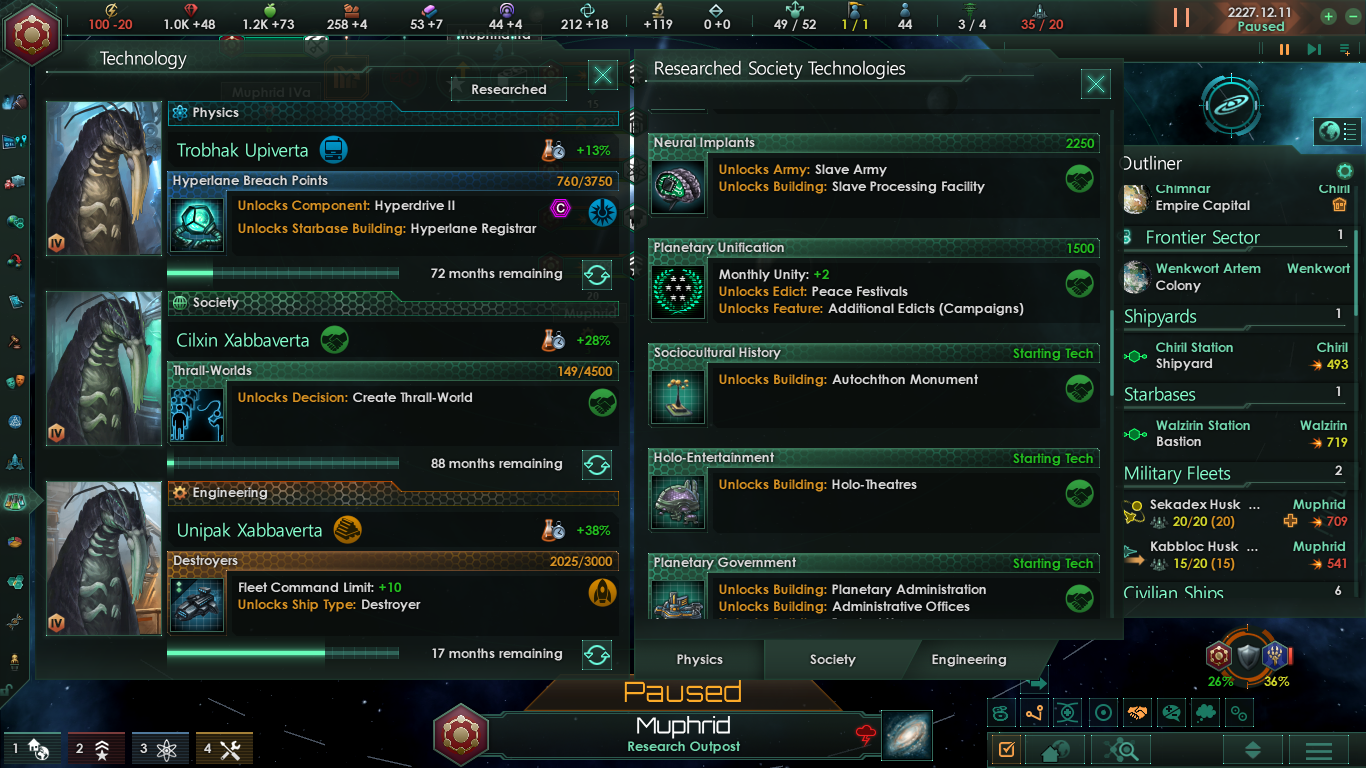Screen dimensions: 1366x768
Task: Open the intelligence cloud map mode icon
Action: (1205, 714)
